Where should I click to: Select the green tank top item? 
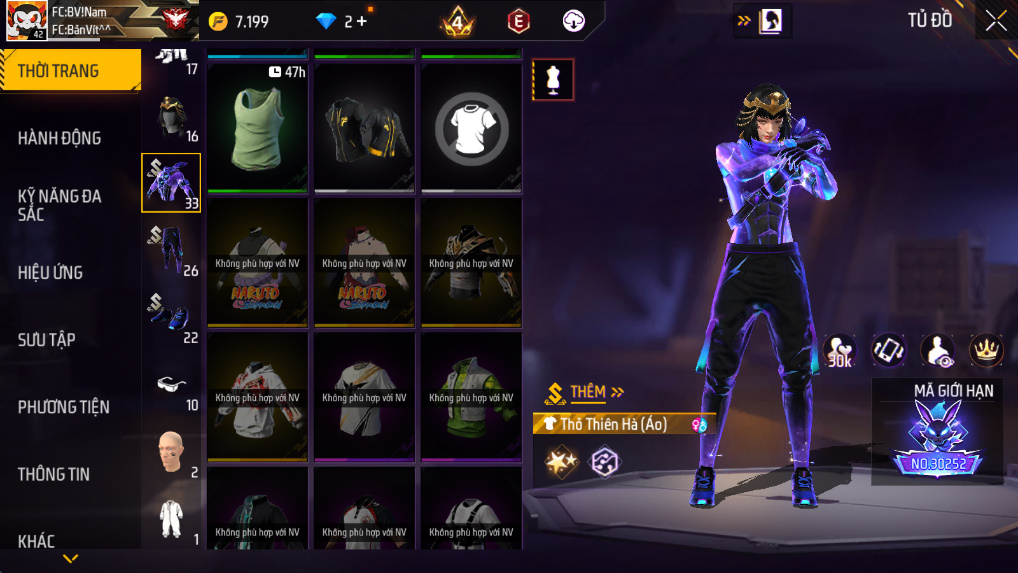pyautogui.click(x=259, y=126)
